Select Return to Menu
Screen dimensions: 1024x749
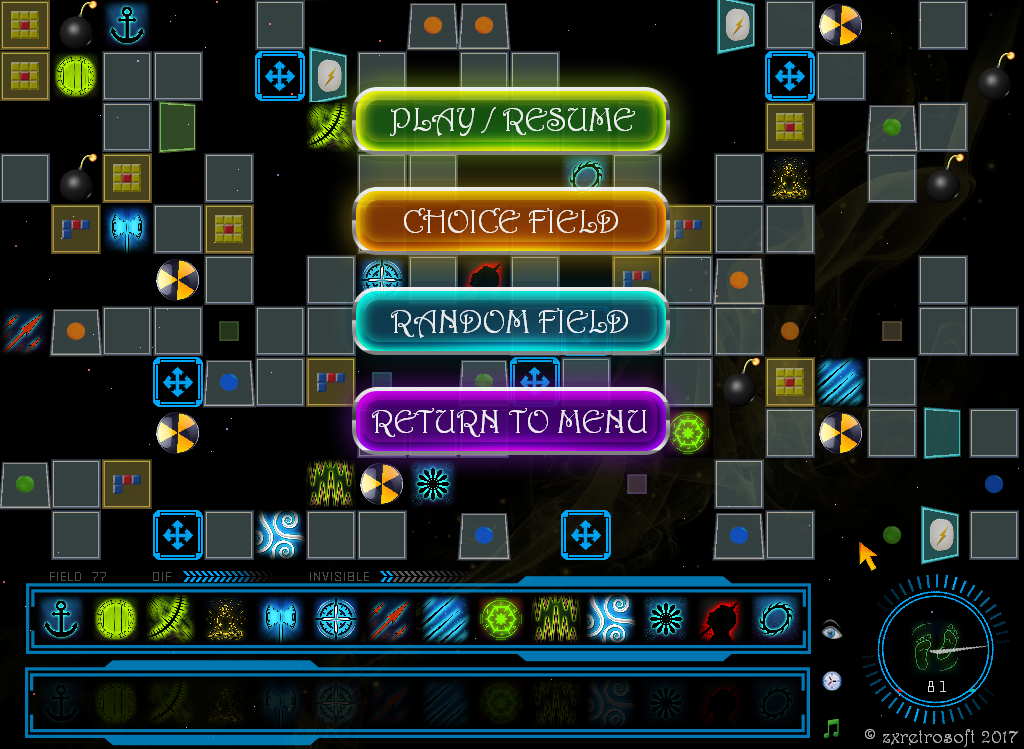[x=511, y=422]
